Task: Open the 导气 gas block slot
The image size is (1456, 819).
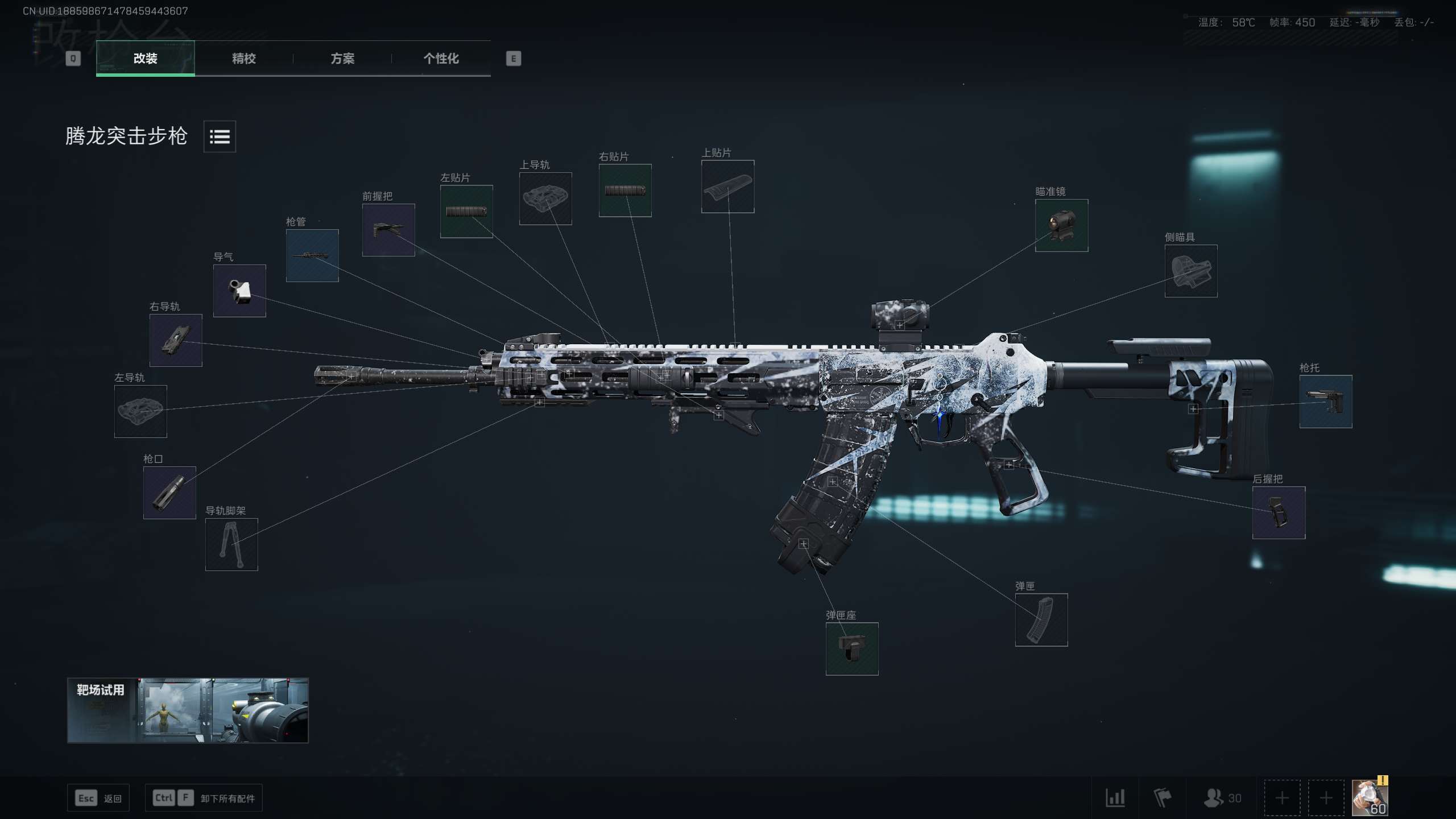Action: (x=239, y=291)
